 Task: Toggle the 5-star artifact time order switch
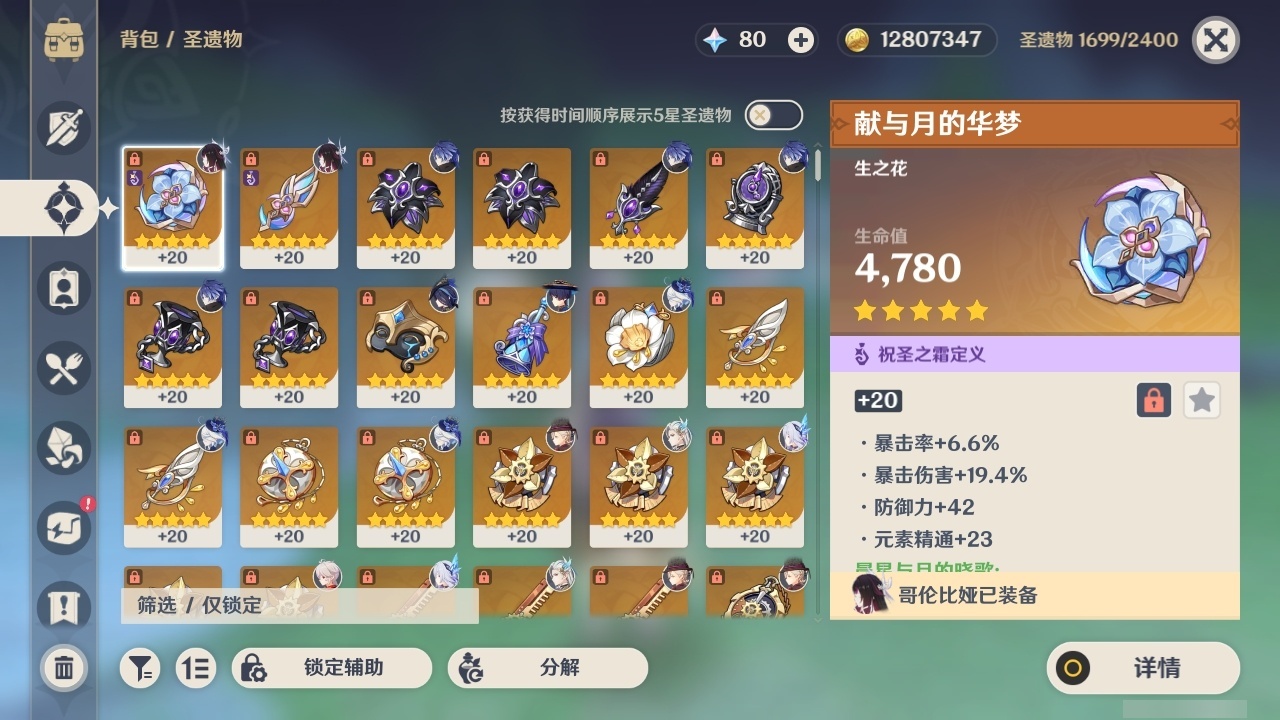pos(776,115)
